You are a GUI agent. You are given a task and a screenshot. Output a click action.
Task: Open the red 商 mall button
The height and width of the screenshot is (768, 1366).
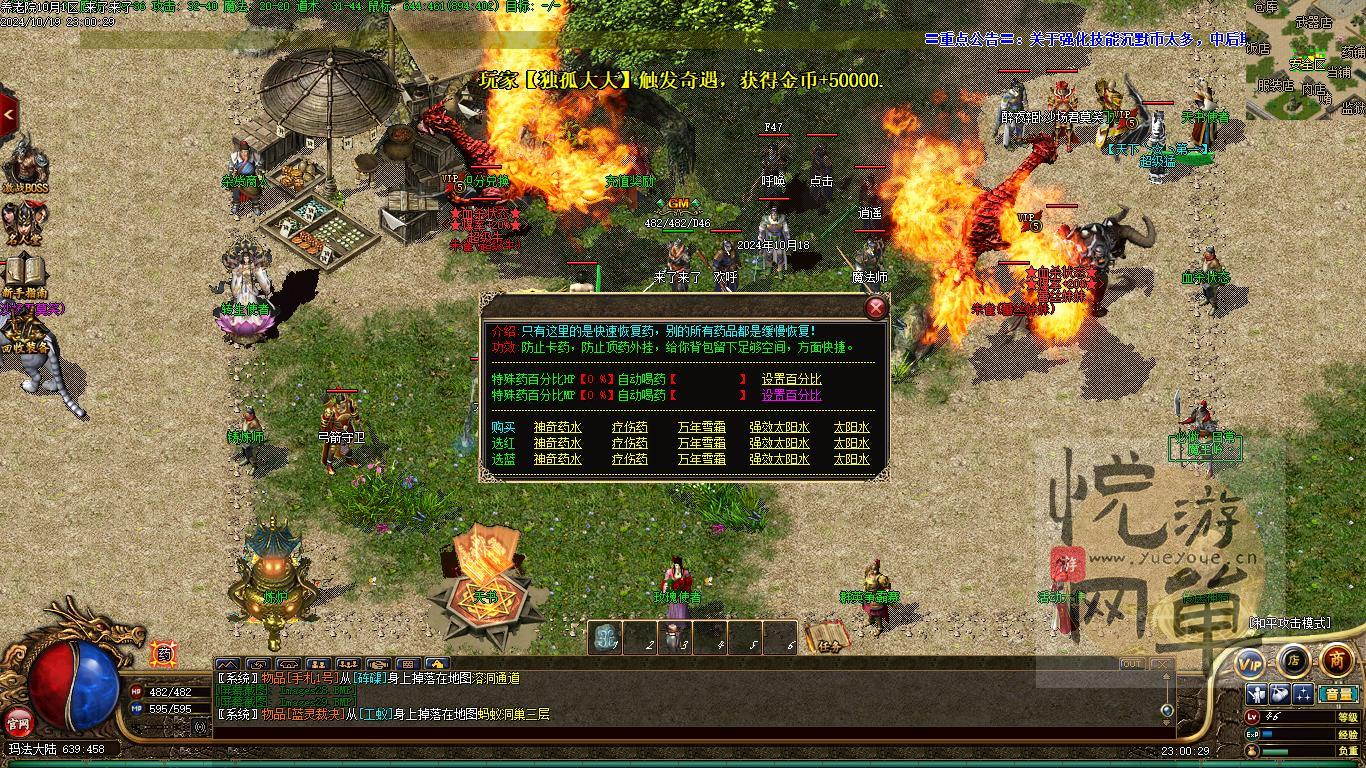tap(1337, 660)
